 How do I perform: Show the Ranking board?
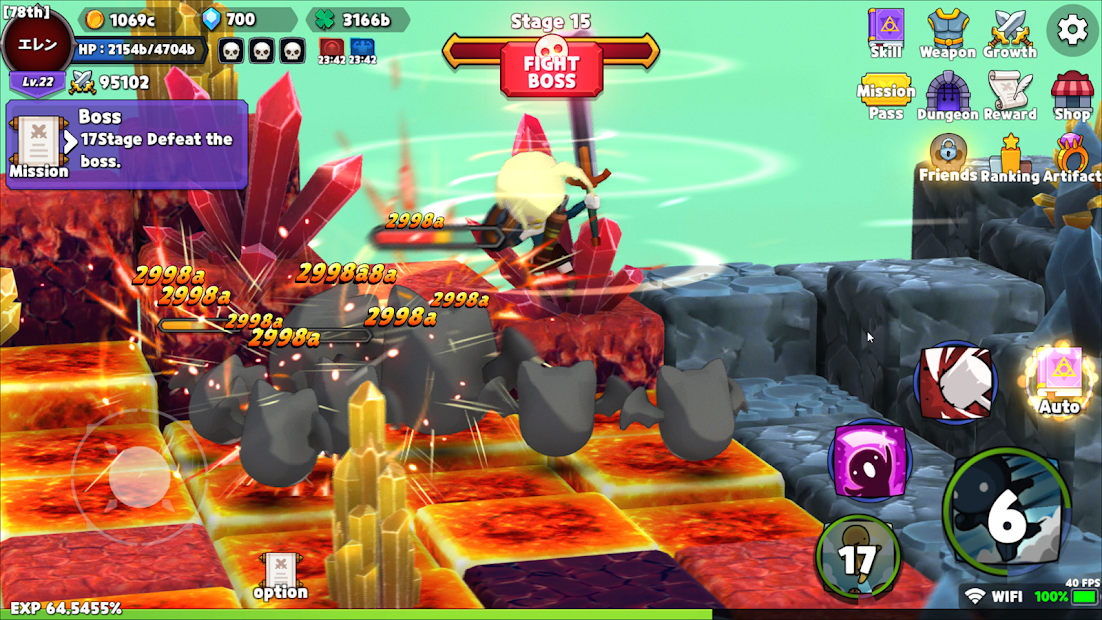pyautogui.click(x=1010, y=160)
